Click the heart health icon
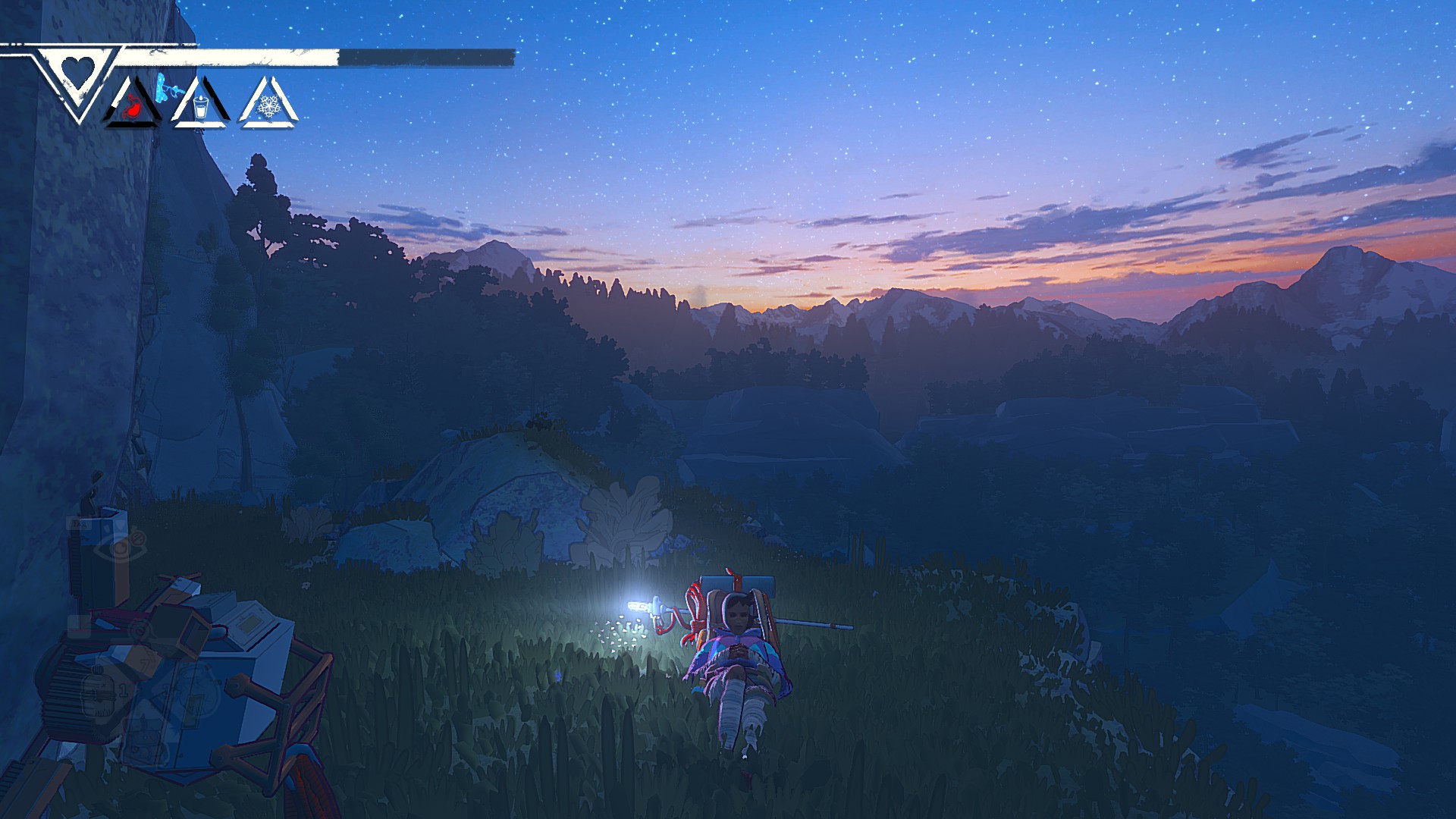The width and height of the screenshot is (1456, 819). pyautogui.click(x=77, y=73)
